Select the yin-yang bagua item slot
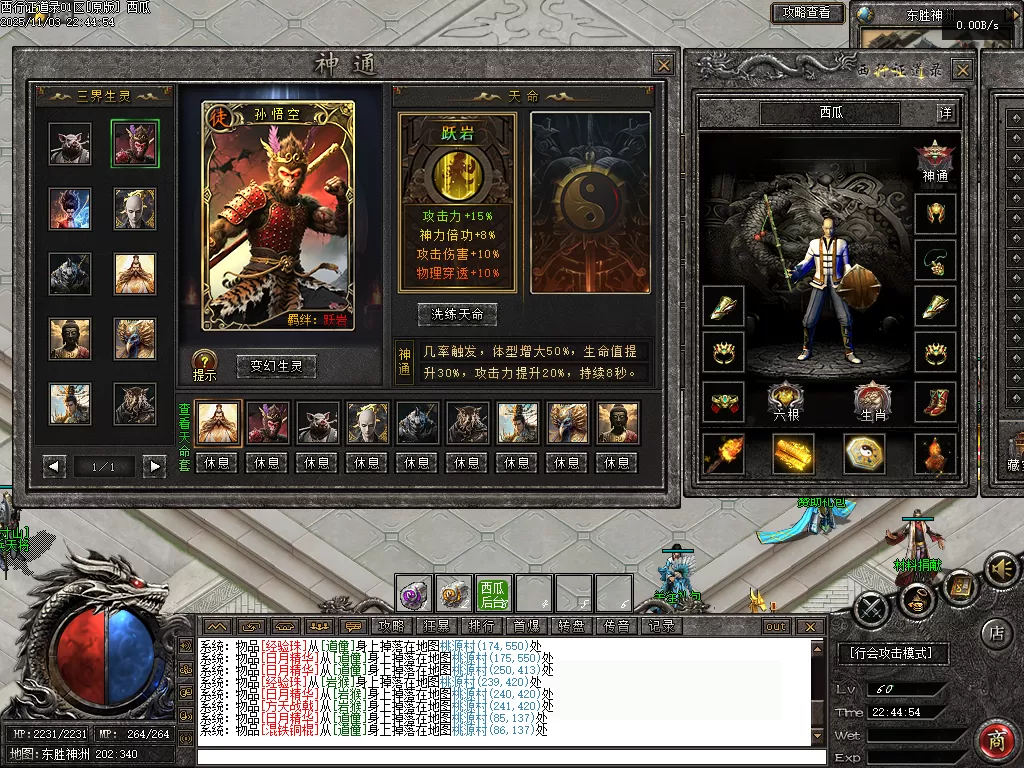This screenshot has height=768, width=1024. (864, 453)
